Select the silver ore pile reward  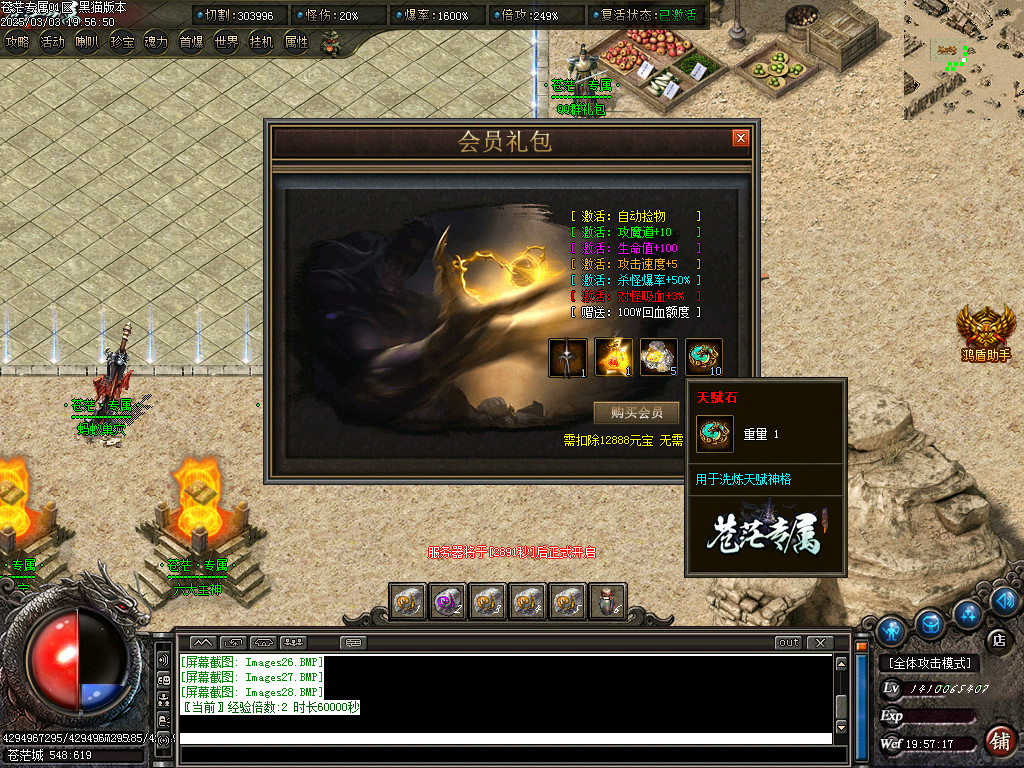click(x=658, y=357)
